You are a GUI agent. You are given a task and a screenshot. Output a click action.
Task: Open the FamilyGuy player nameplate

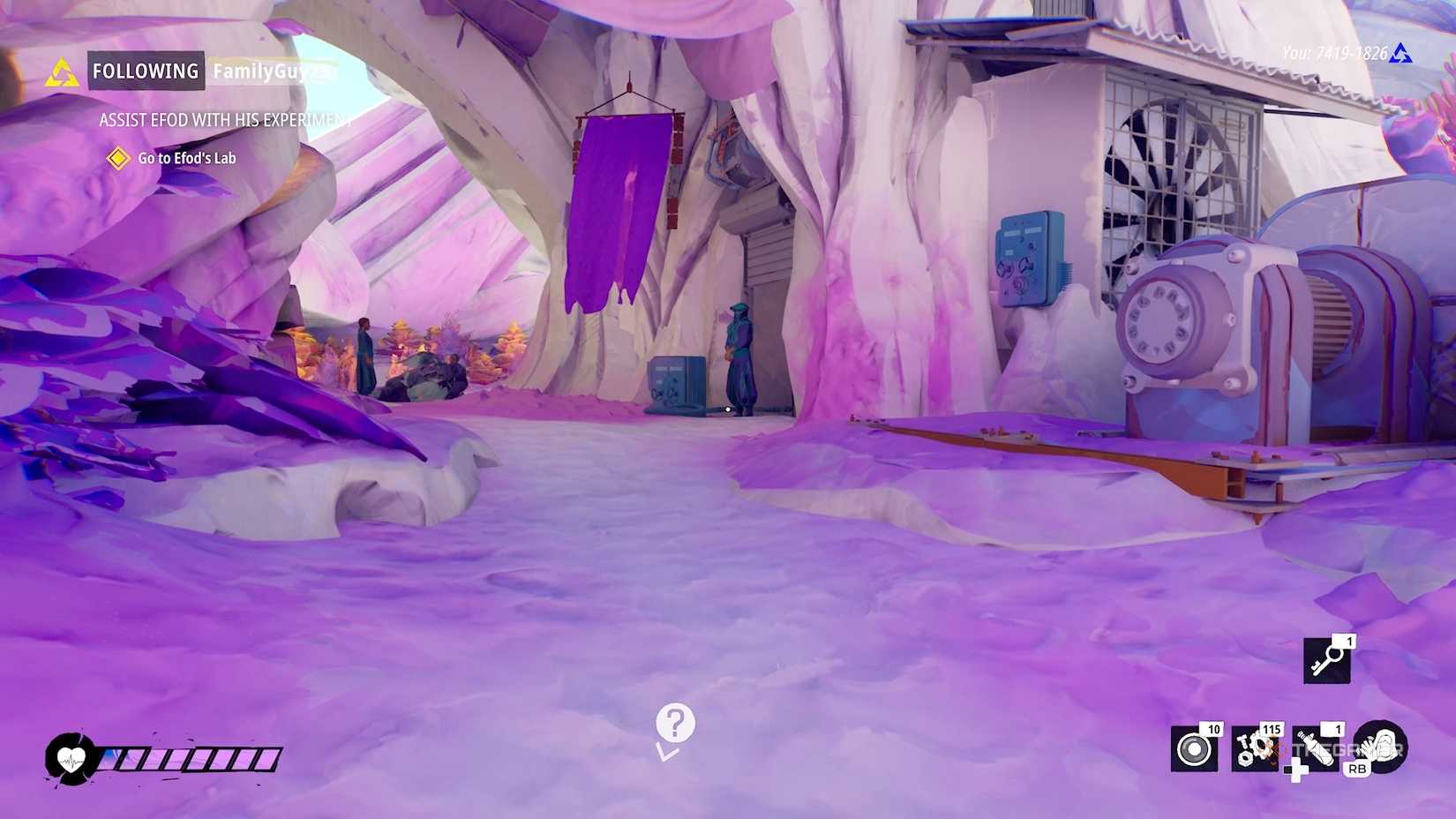[265, 71]
